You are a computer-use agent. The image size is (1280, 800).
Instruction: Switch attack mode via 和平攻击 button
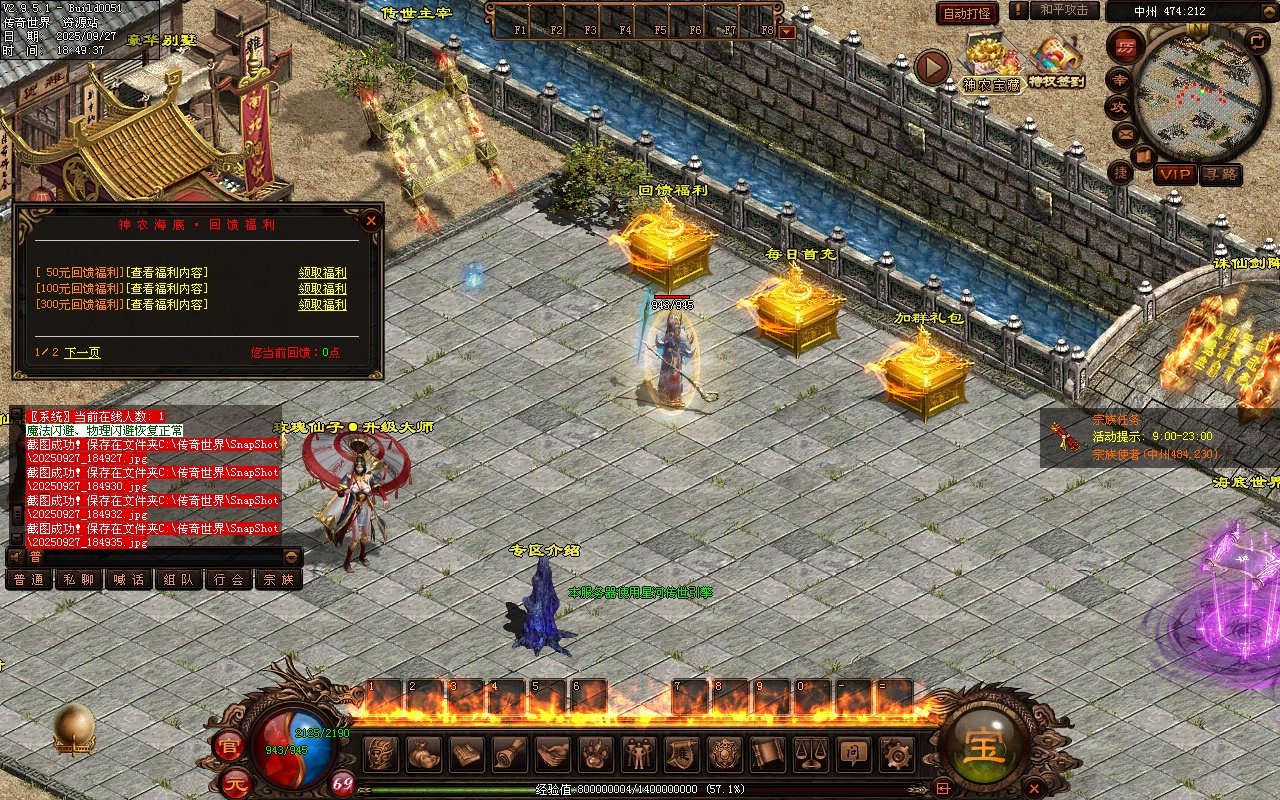pyautogui.click(x=1064, y=10)
